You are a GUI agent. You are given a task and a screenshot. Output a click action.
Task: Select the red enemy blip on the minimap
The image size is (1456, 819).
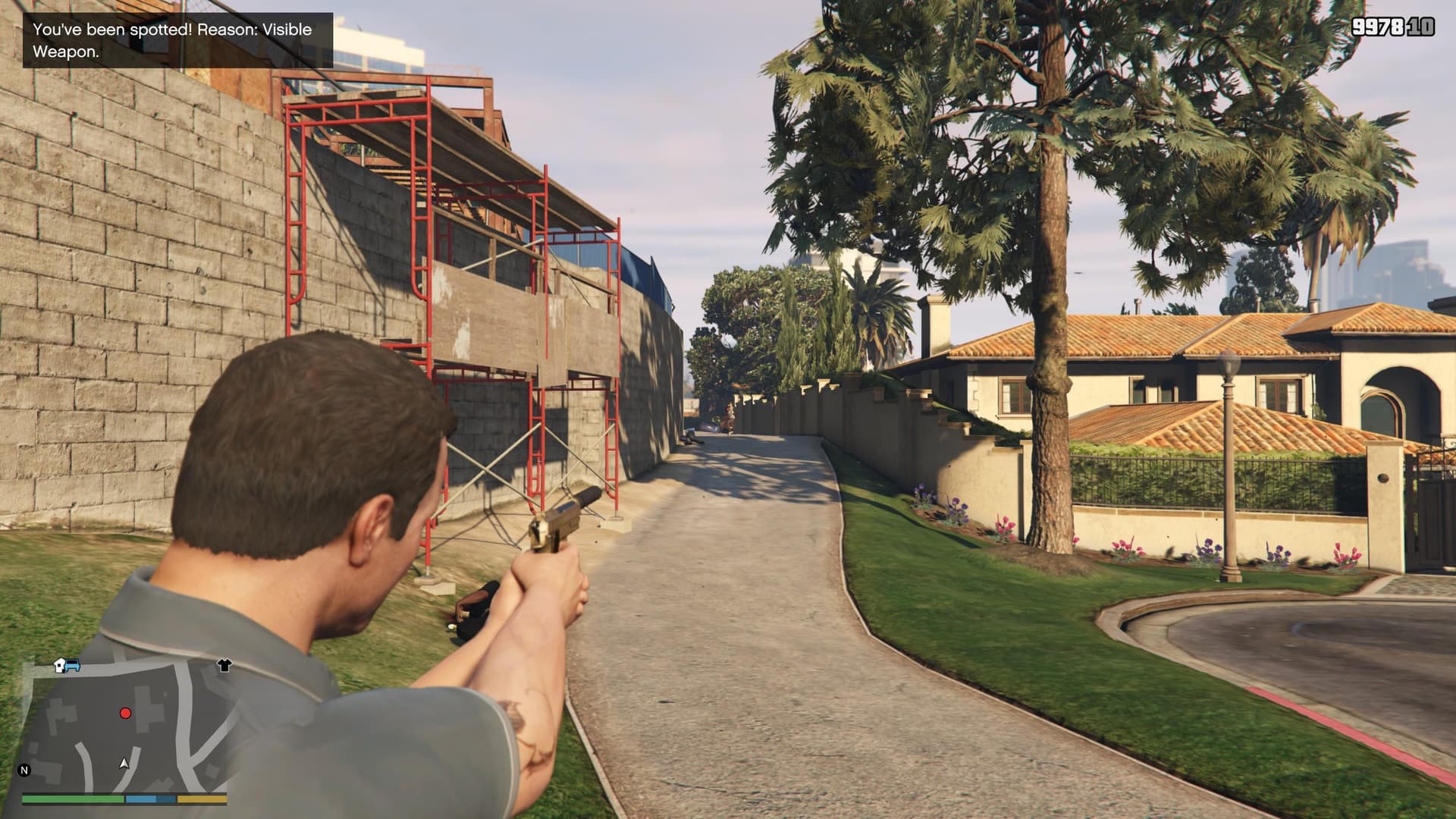[126, 714]
